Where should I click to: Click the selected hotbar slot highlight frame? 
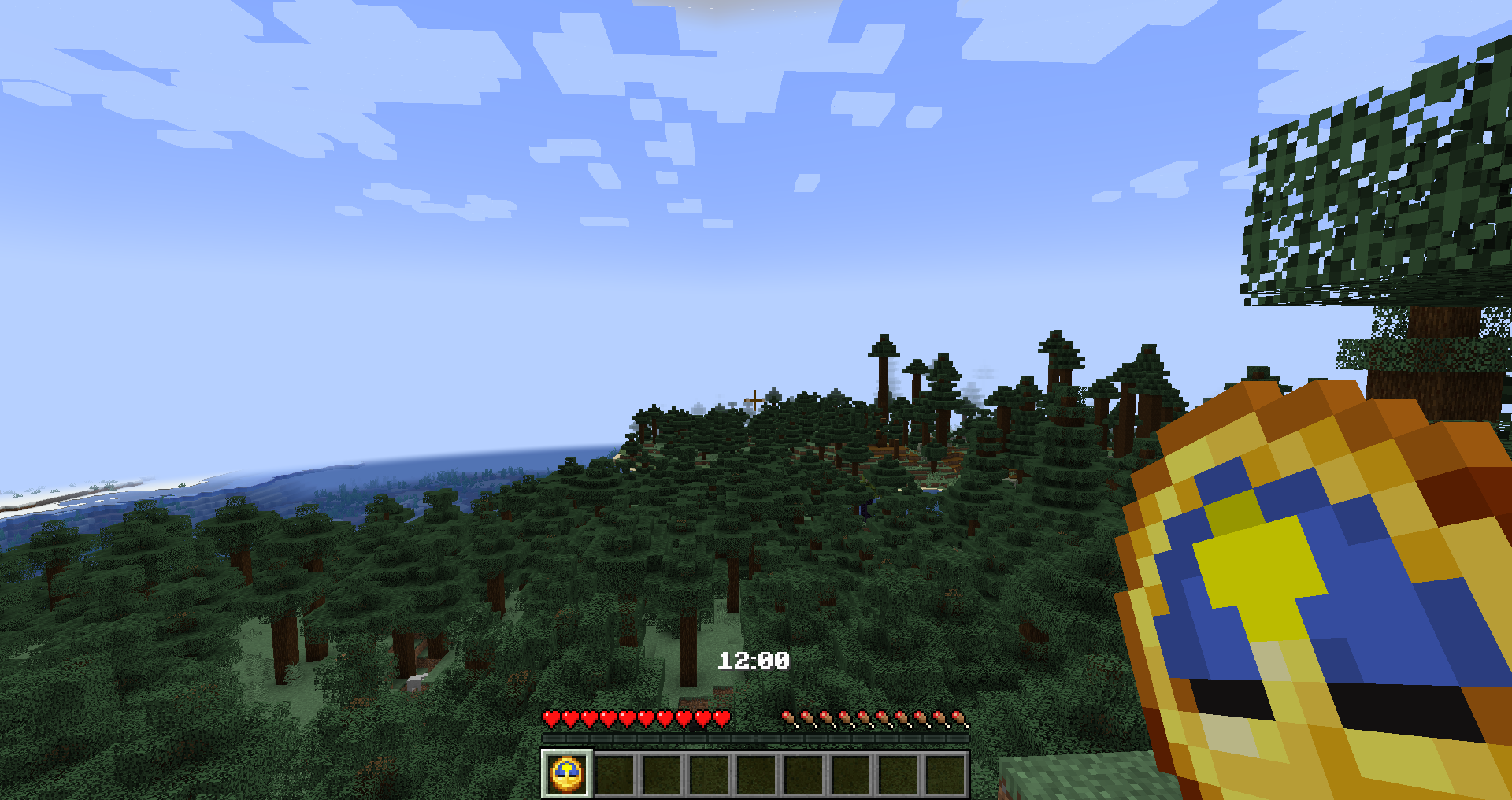565,775
